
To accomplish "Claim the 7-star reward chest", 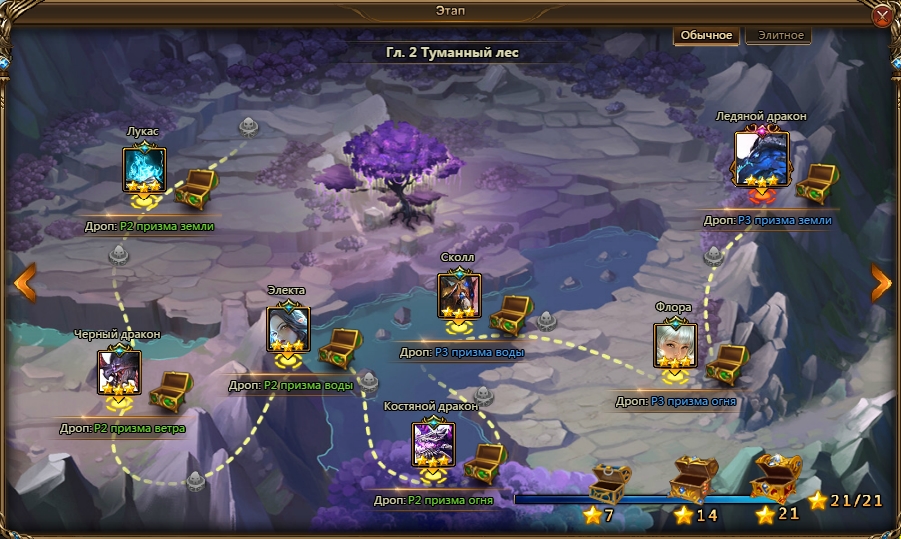I will [609, 484].
